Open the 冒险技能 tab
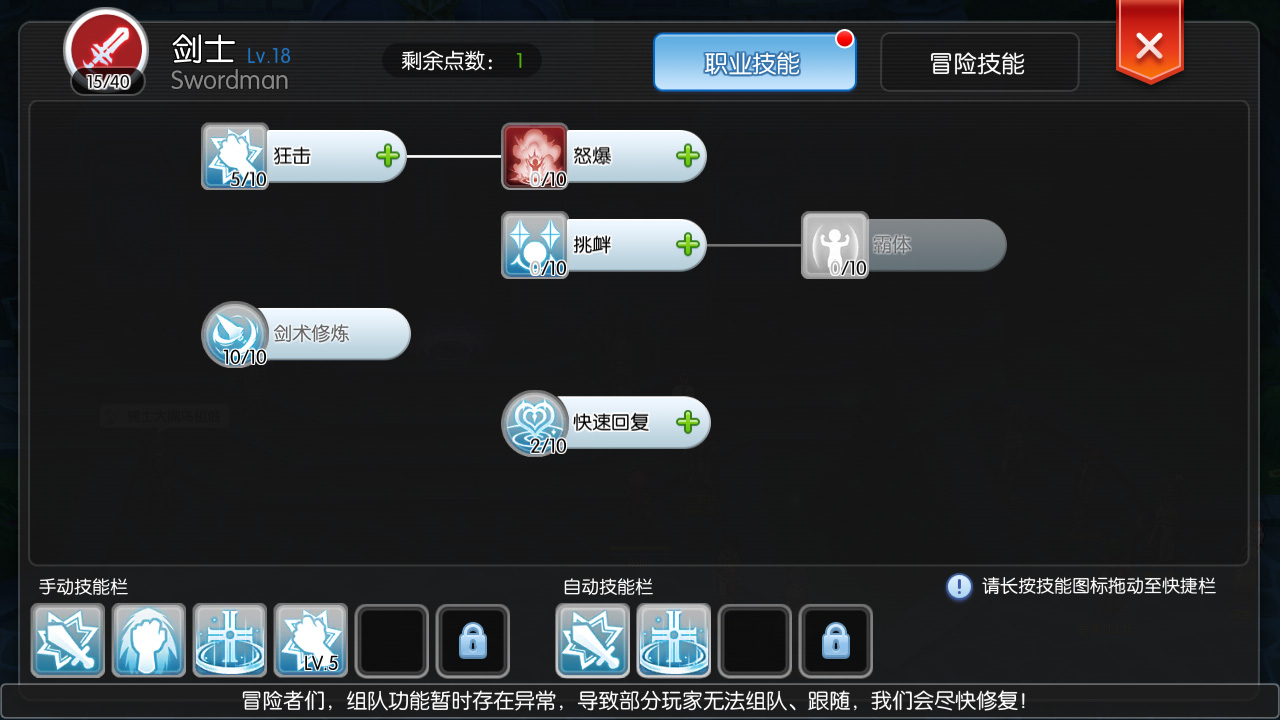This screenshot has height=720, width=1280. [x=979, y=61]
